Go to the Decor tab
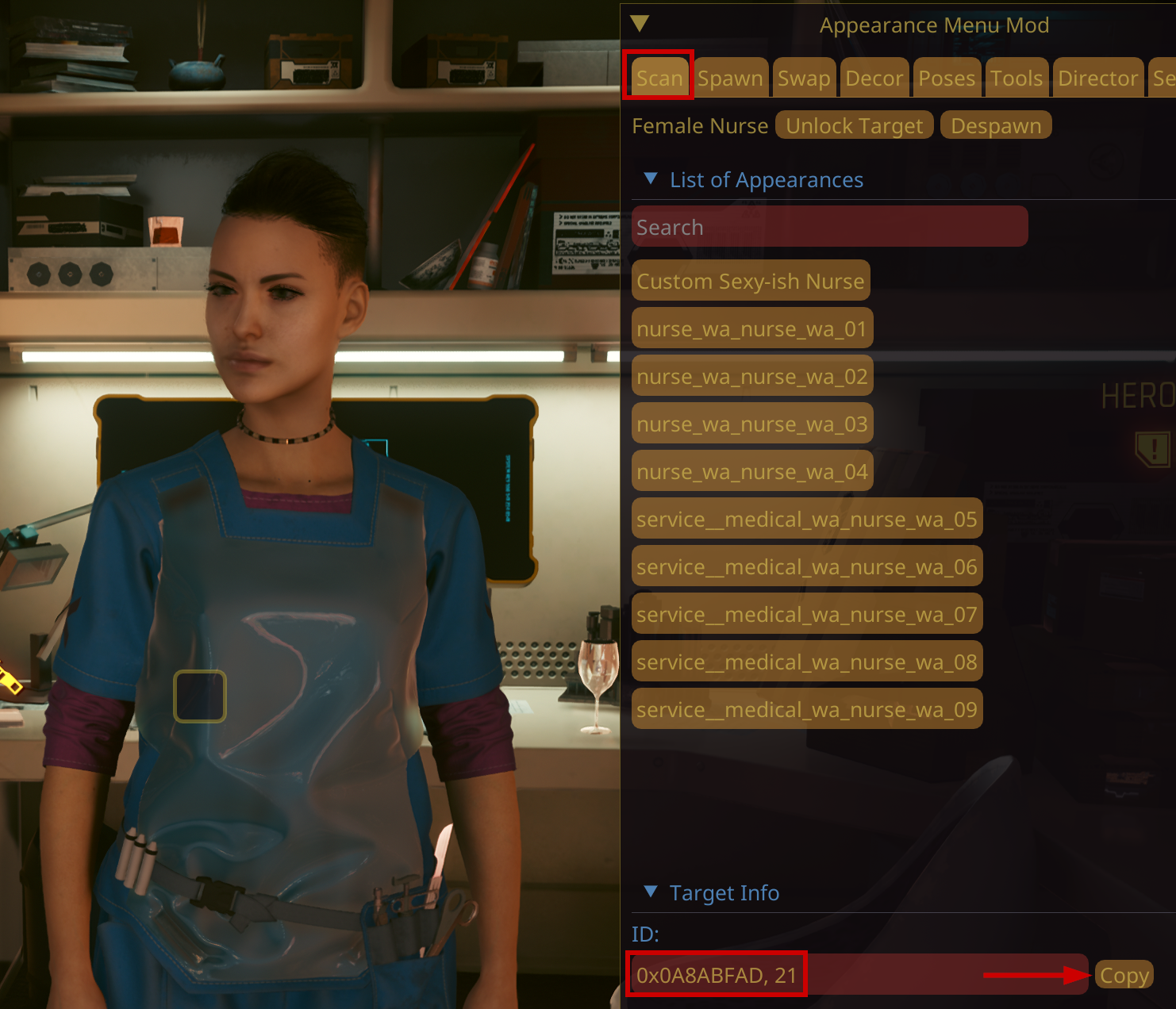This screenshot has height=1009, width=1176. coord(874,78)
